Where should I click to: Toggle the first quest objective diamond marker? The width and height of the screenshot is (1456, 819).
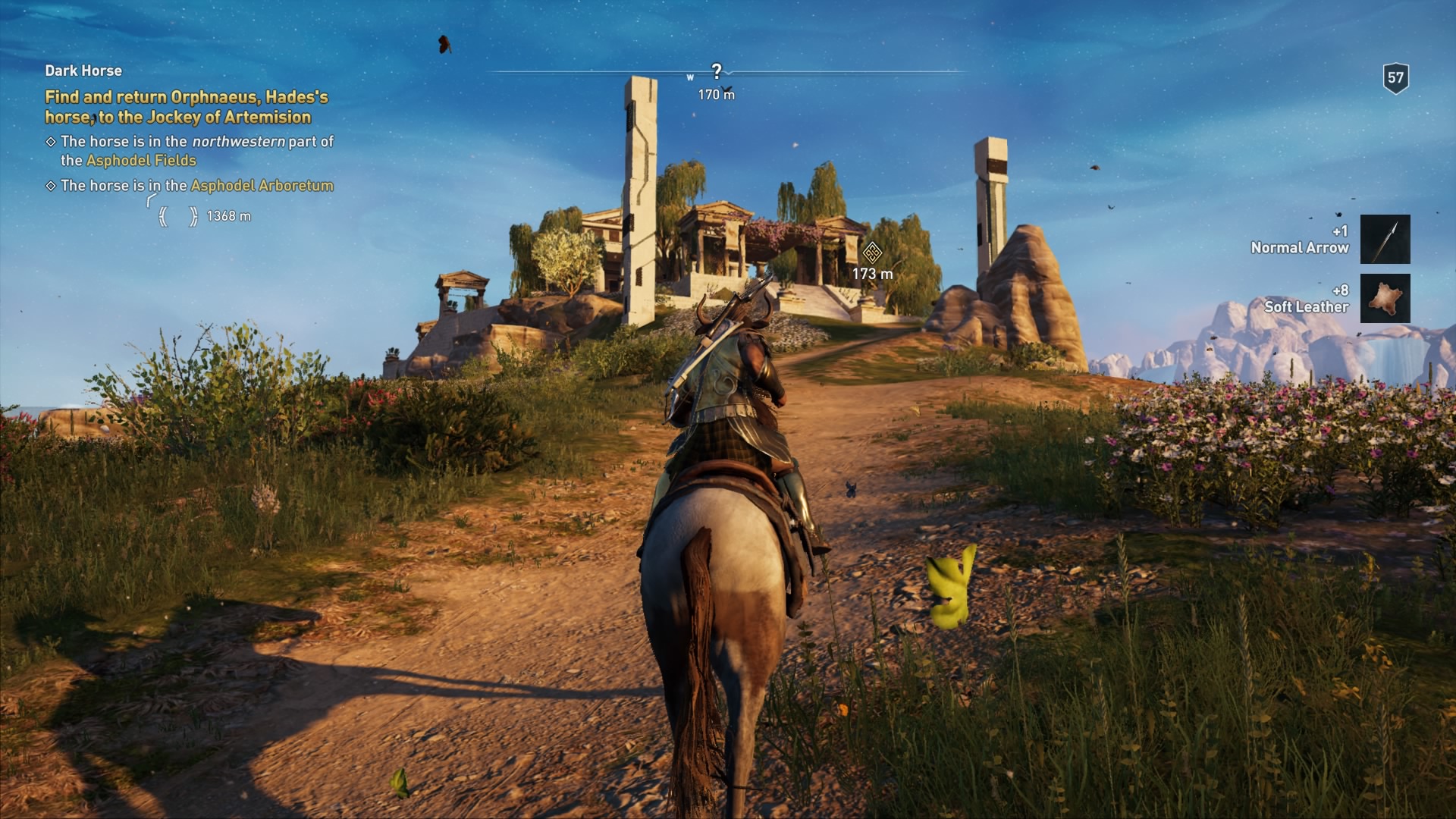pos(51,142)
